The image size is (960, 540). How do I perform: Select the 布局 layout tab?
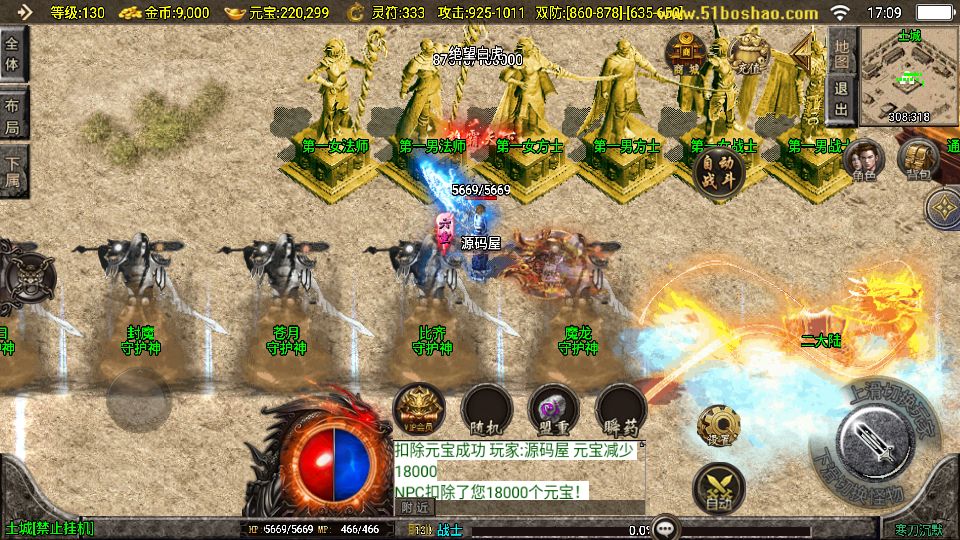point(13,113)
